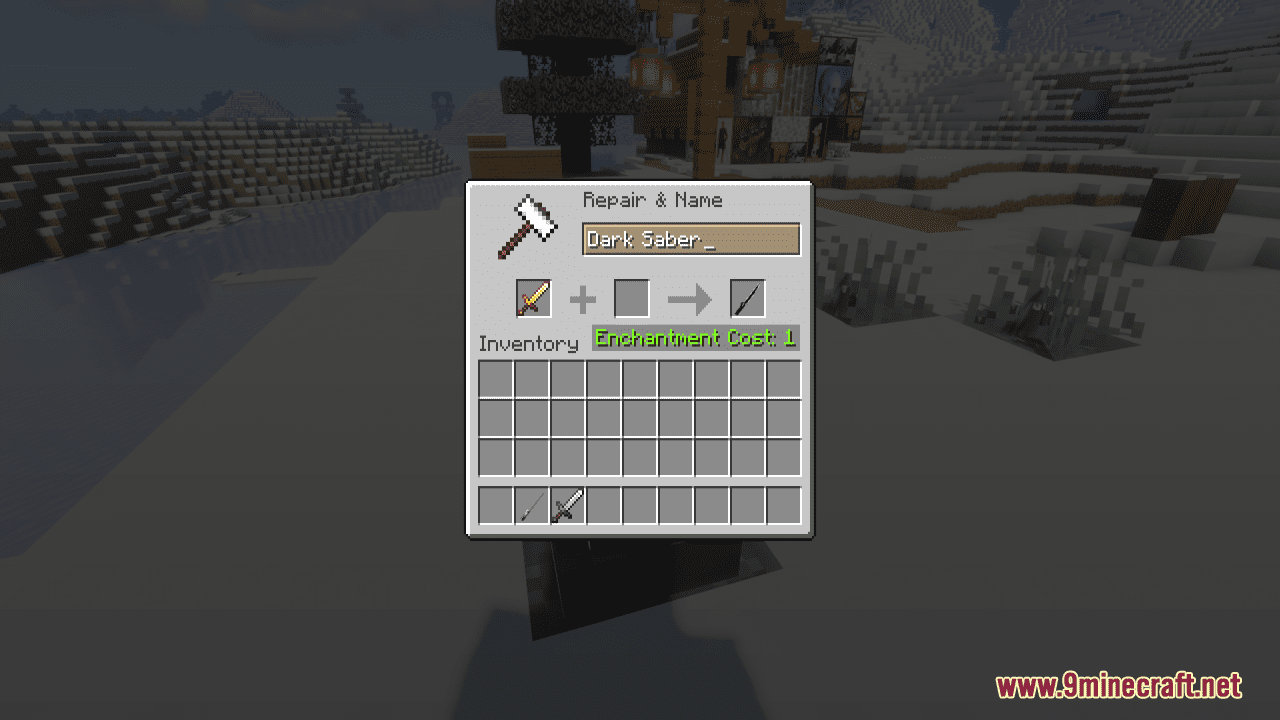Click the Repair & Name title text
Viewport: 1280px width, 720px height.
[652, 200]
